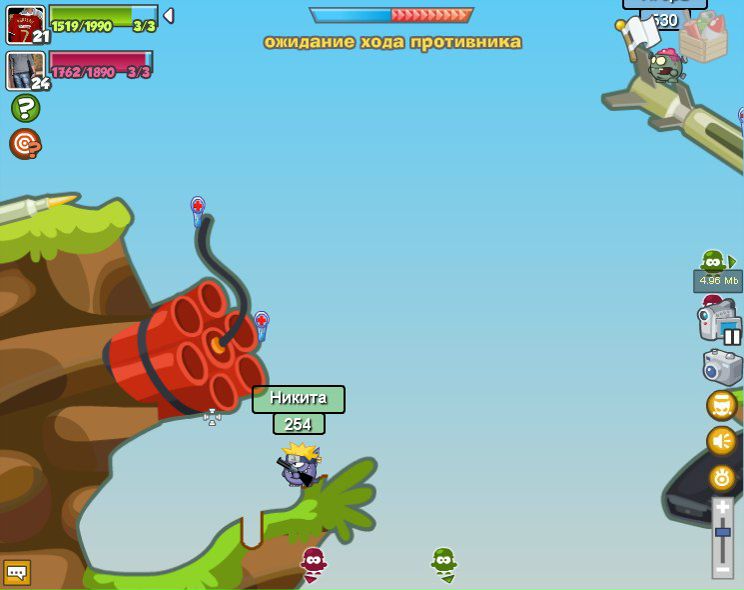
Task: Click the blue zoom slider handle
Action: click(722, 532)
